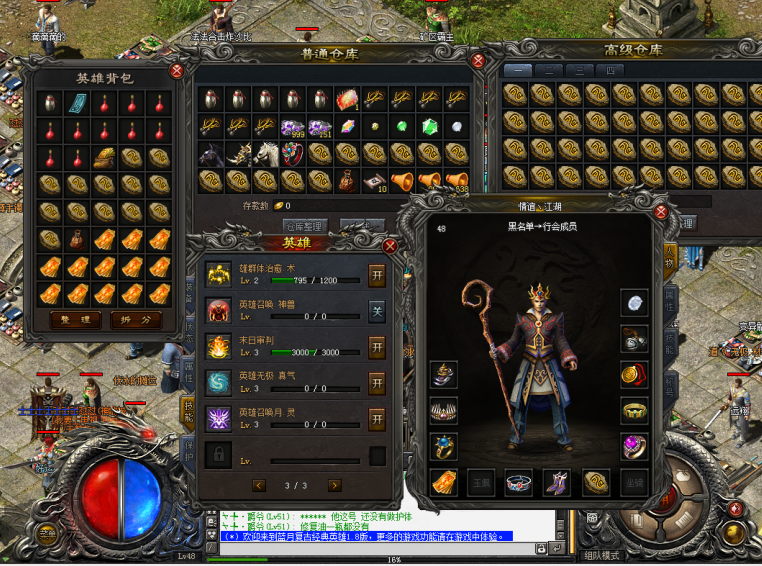The height and width of the screenshot is (566, 762).
Task: Select the purple gem ring equipment slot
Action: click(x=632, y=446)
